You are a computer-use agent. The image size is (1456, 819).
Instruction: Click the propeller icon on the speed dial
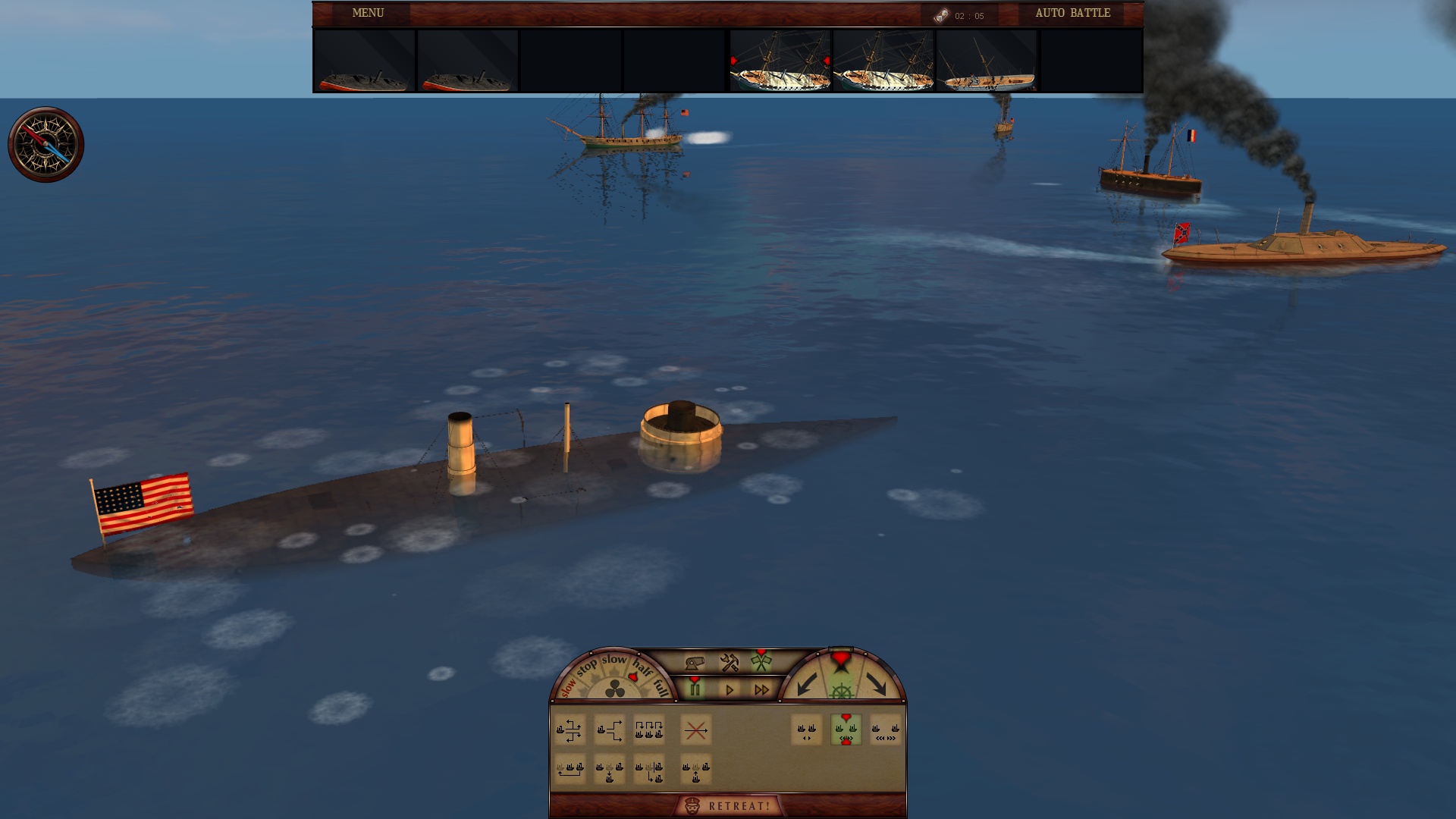[614, 688]
